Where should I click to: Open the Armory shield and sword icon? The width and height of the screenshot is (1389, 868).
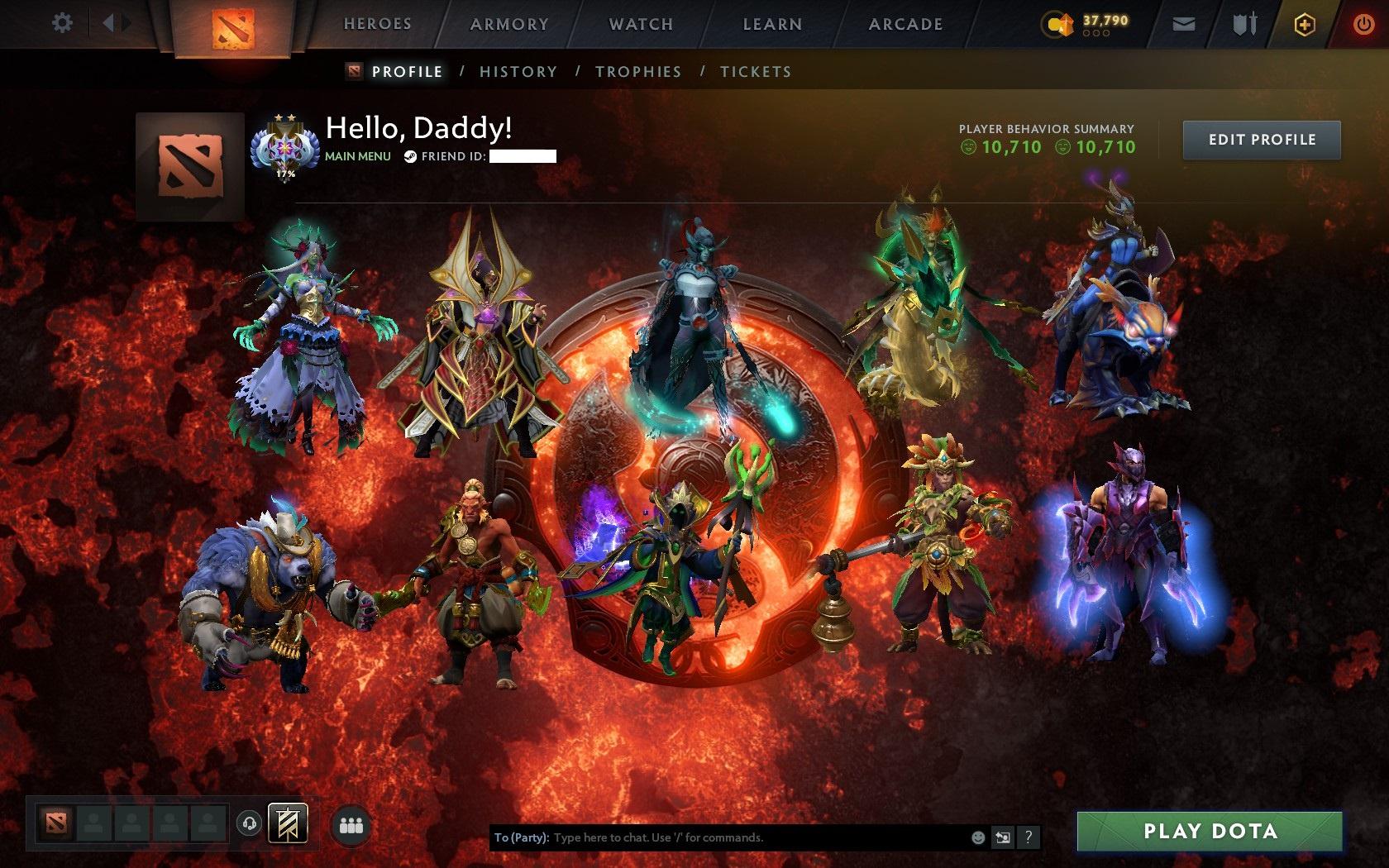(x=1245, y=24)
